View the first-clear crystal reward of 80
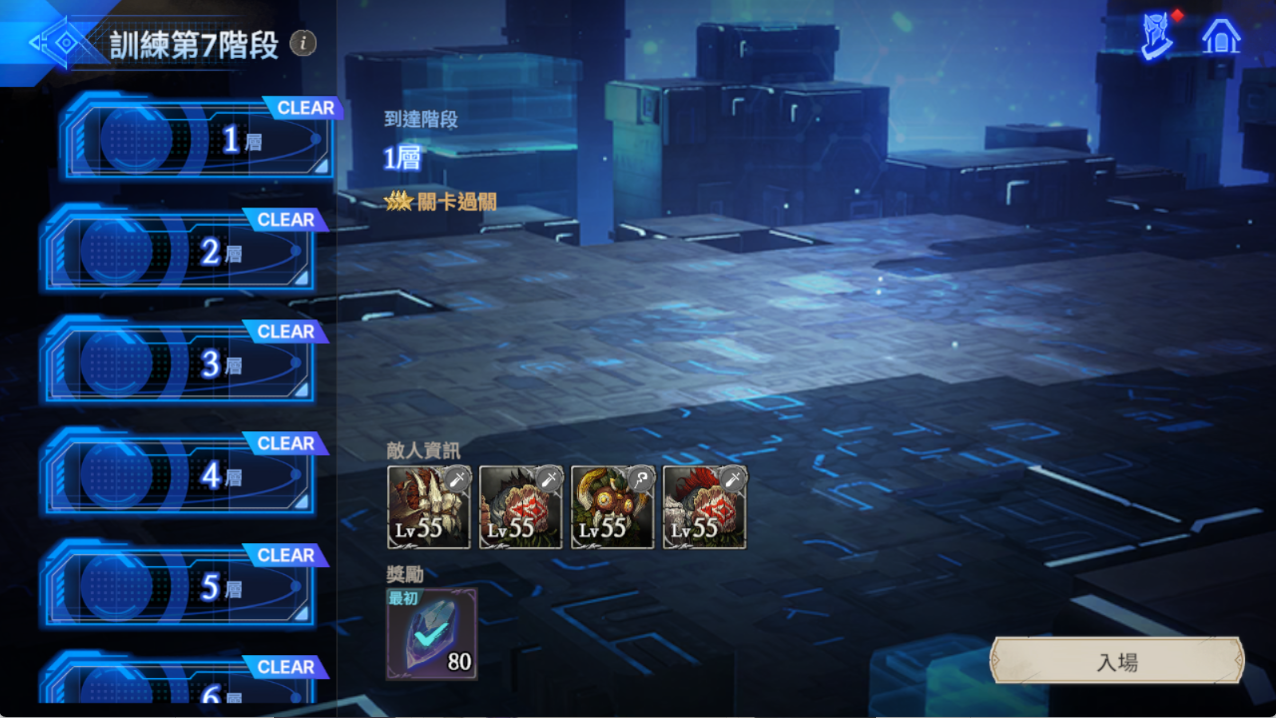The height and width of the screenshot is (718, 1276). click(432, 634)
